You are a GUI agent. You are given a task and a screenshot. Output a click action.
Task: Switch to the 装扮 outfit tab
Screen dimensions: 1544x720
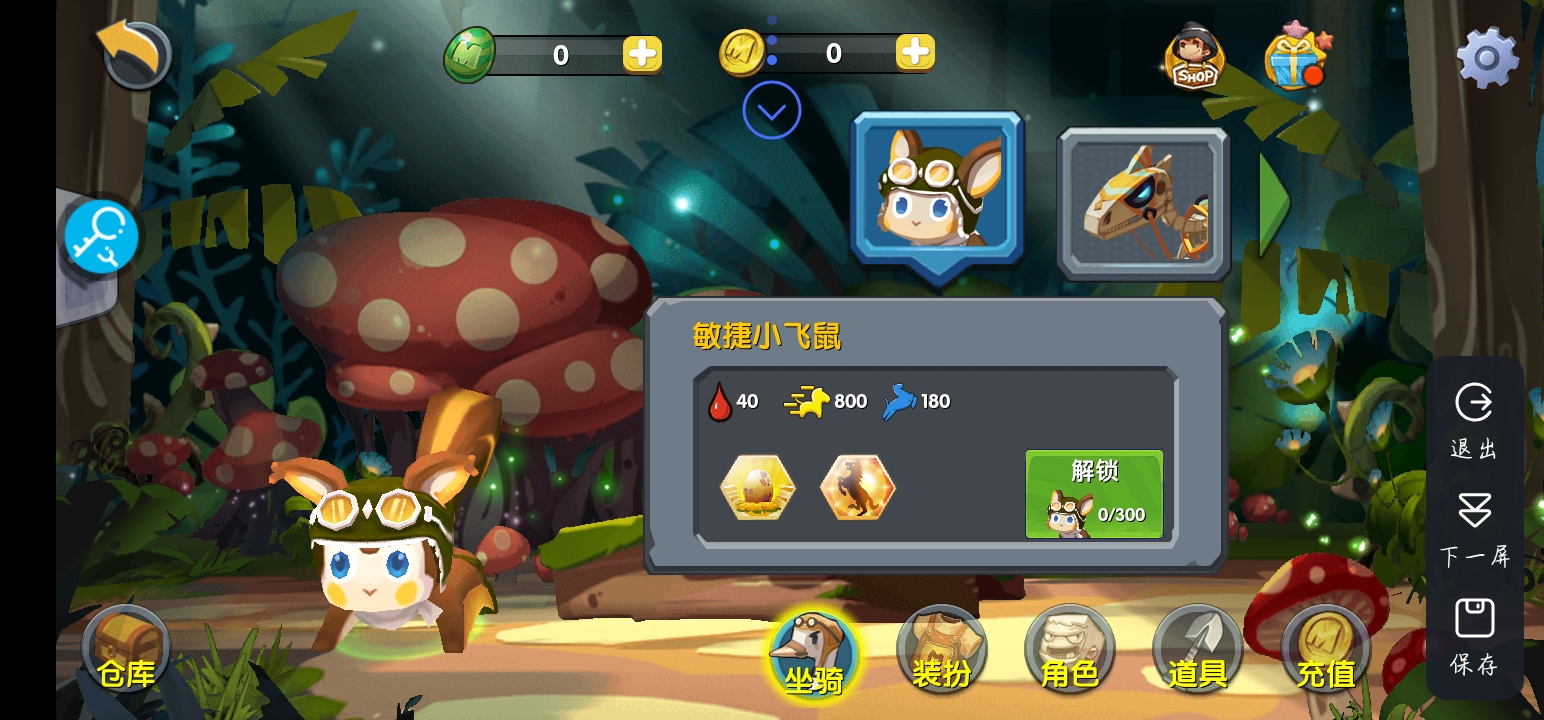point(941,652)
